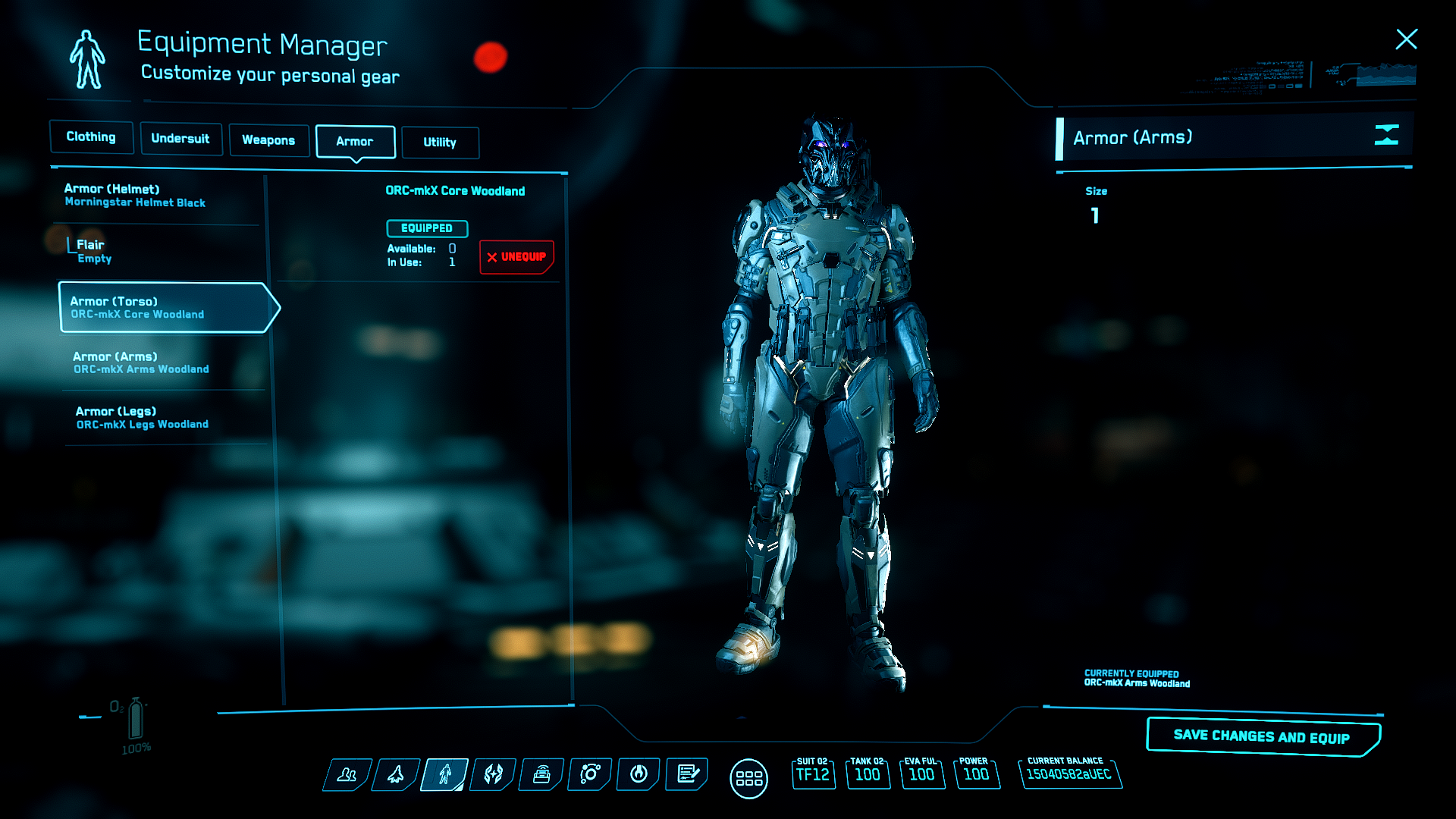The width and height of the screenshot is (1456, 819).
Task: Choose the Armor tab
Action: [355, 142]
